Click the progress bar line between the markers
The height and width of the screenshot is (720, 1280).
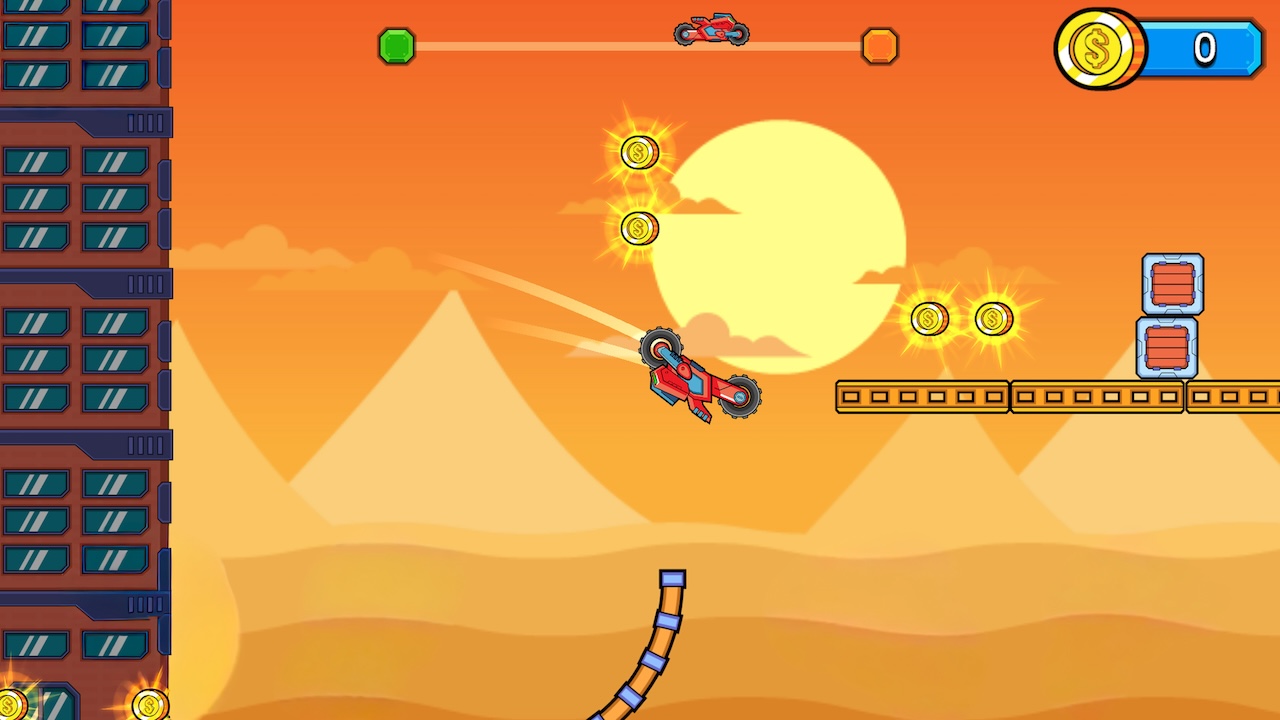click(550, 44)
